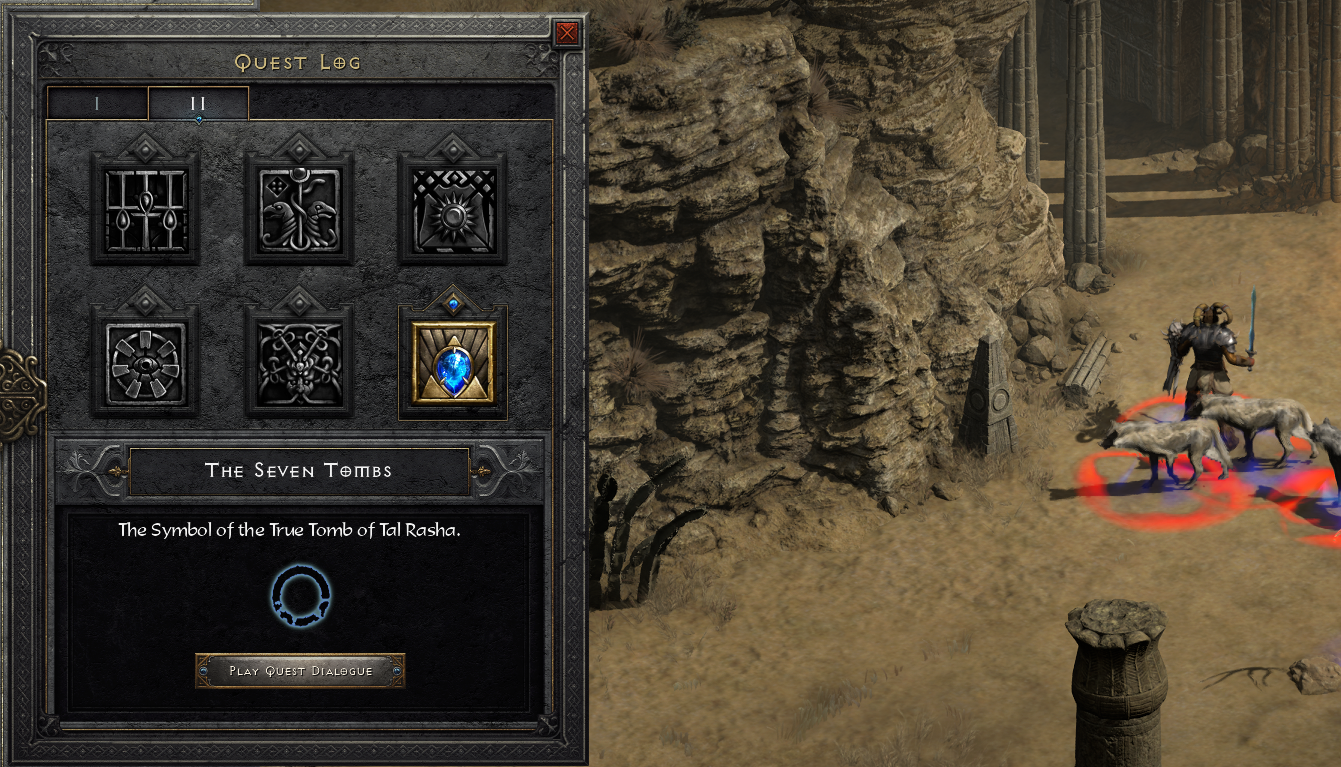Click the diamond indicator under tab II

coord(198,118)
